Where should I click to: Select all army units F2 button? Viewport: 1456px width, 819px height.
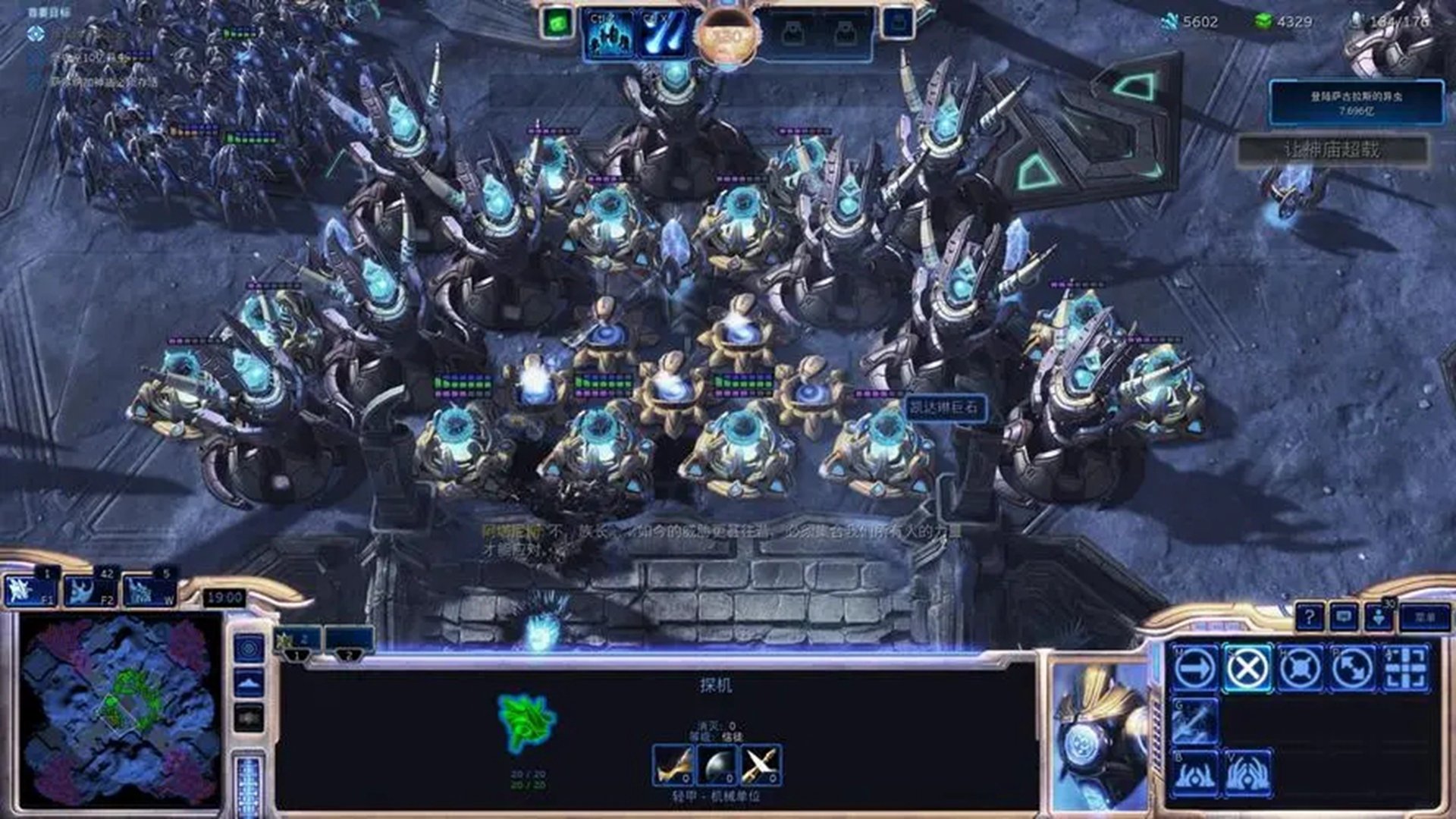89,590
